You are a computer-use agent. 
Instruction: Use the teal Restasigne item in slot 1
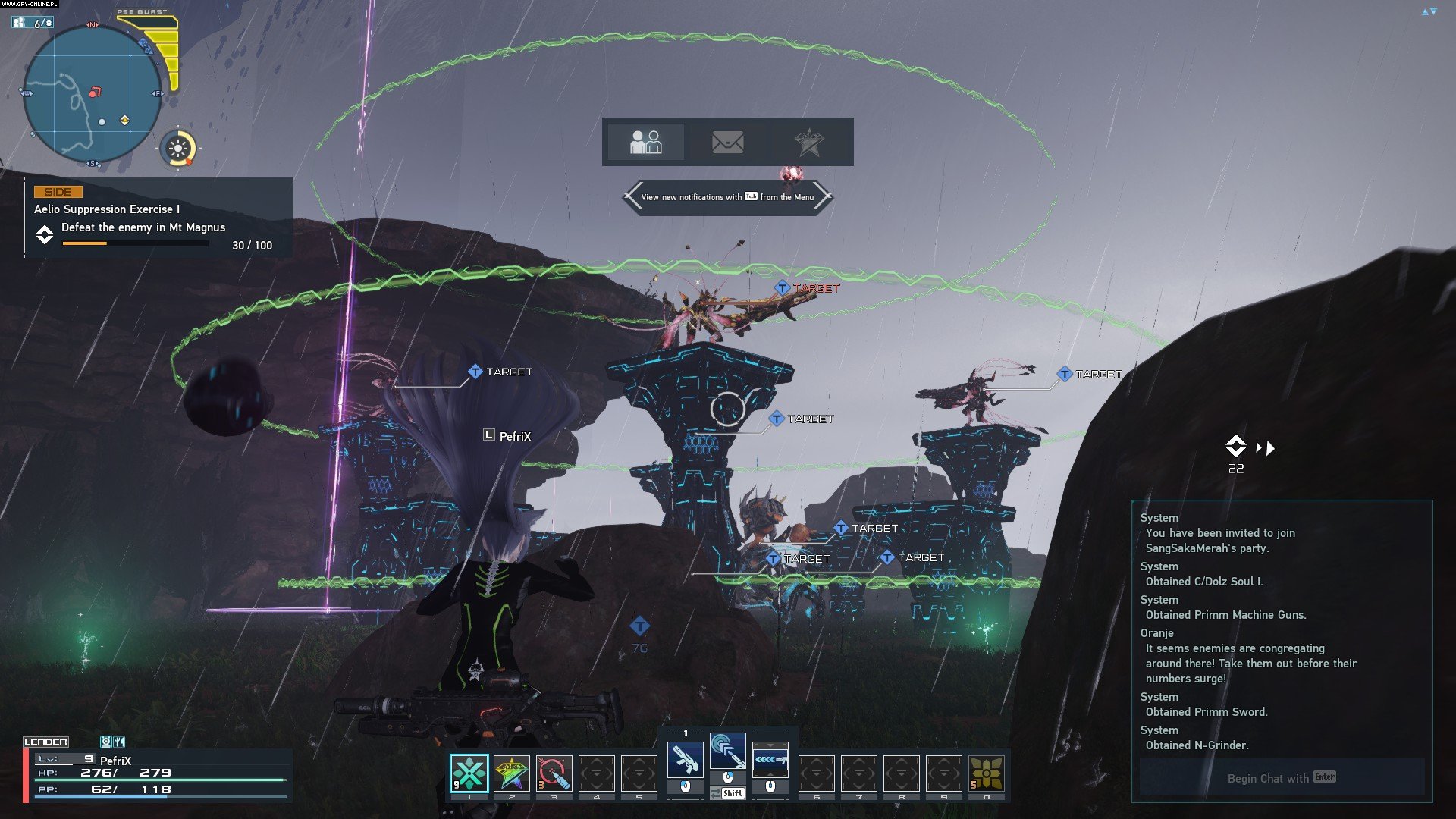tap(469, 773)
